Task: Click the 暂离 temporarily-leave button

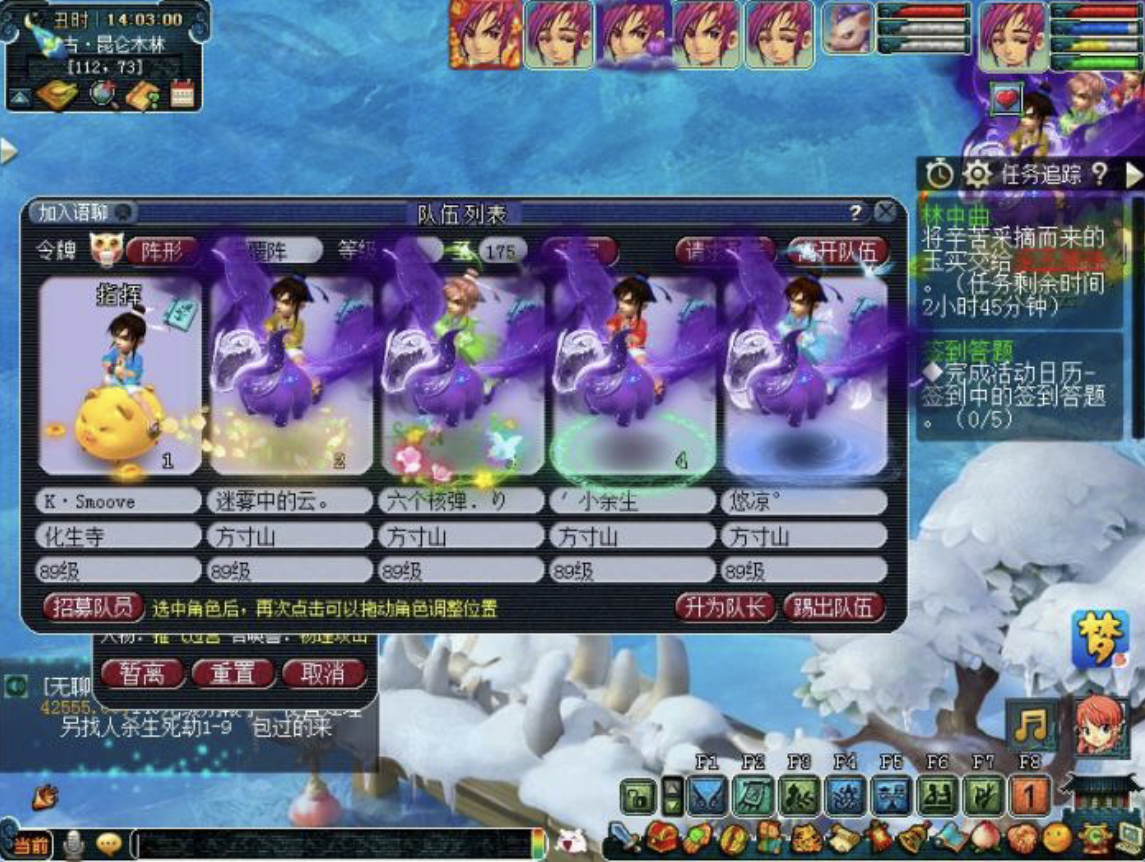Action: (x=141, y=673)
